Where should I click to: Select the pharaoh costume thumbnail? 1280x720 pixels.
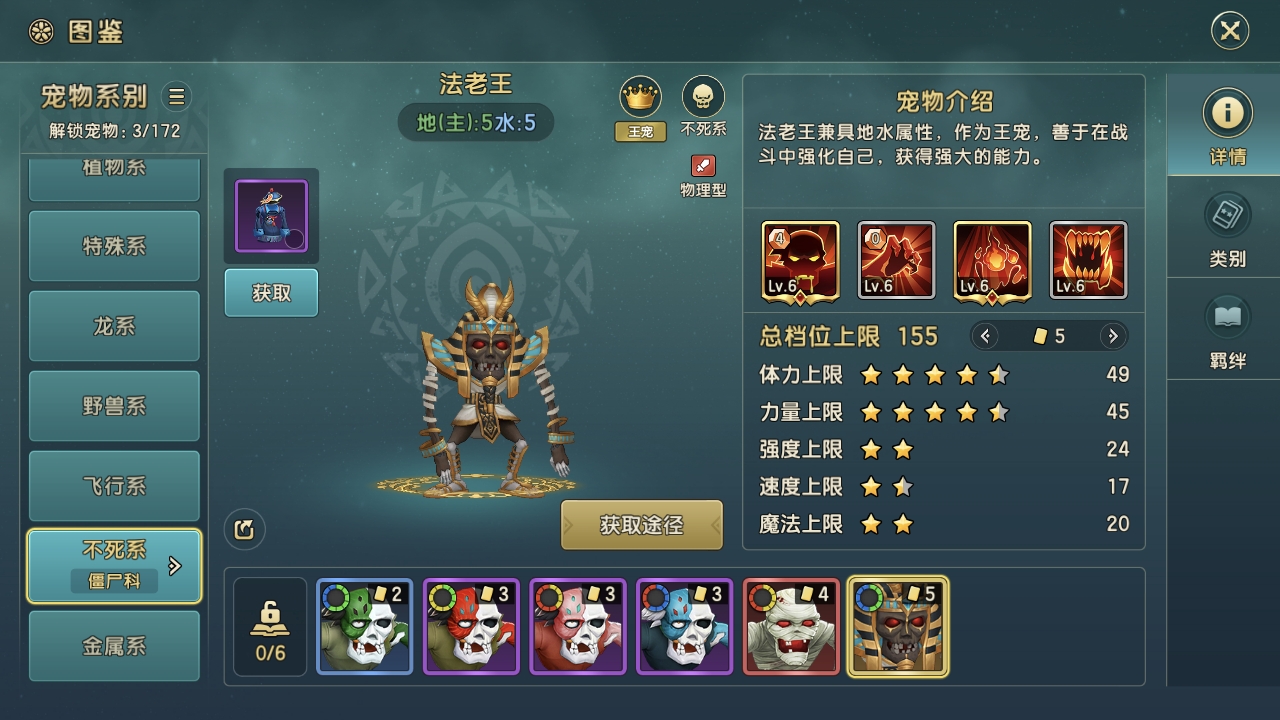271,216
